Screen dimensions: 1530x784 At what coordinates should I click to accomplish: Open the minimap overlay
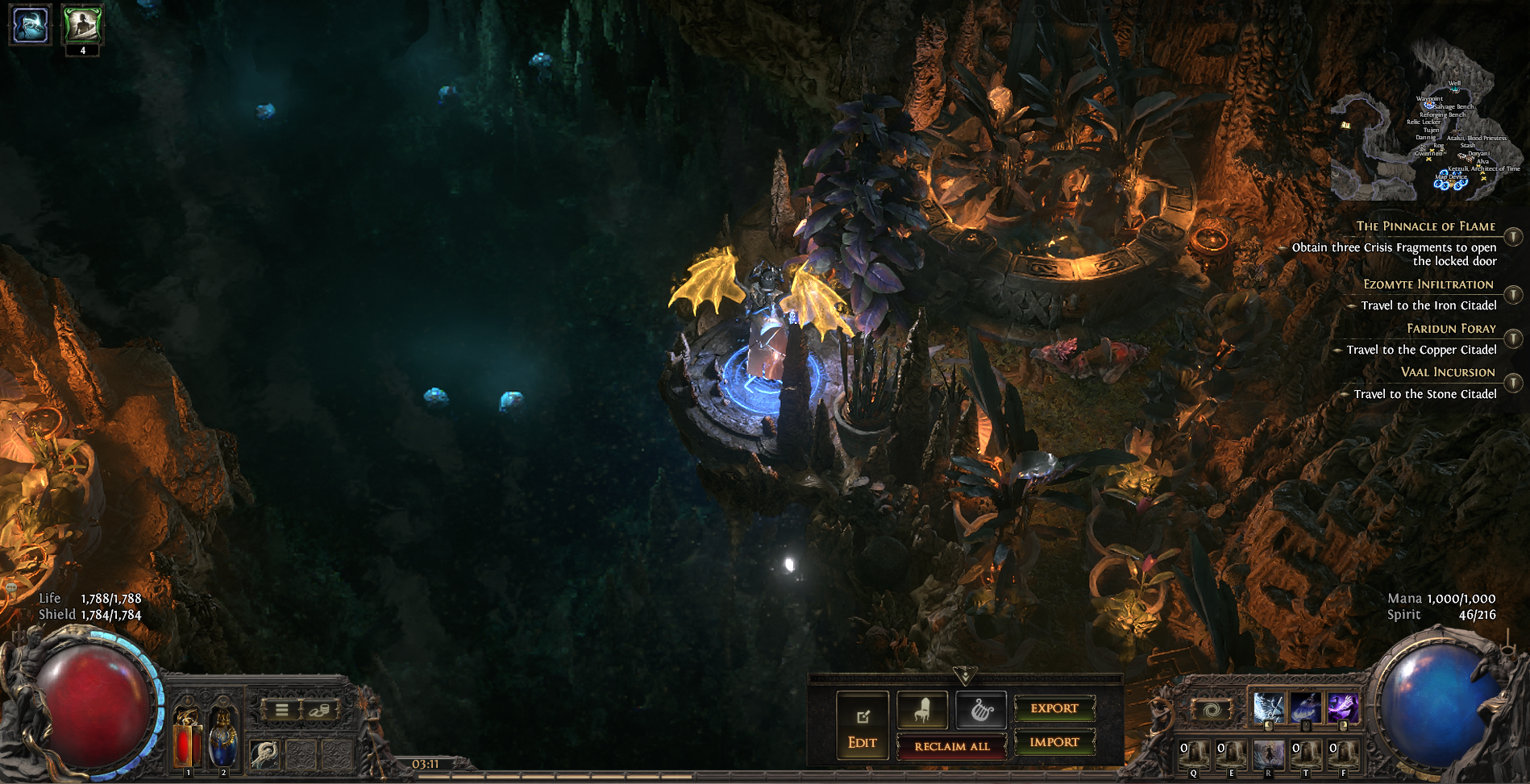click(1425, 121)
